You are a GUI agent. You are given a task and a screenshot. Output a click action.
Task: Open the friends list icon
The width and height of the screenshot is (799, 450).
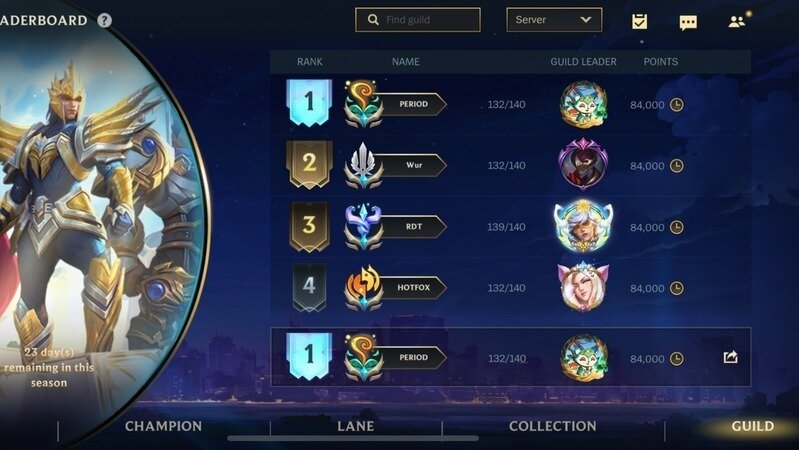tap(737, 21)
